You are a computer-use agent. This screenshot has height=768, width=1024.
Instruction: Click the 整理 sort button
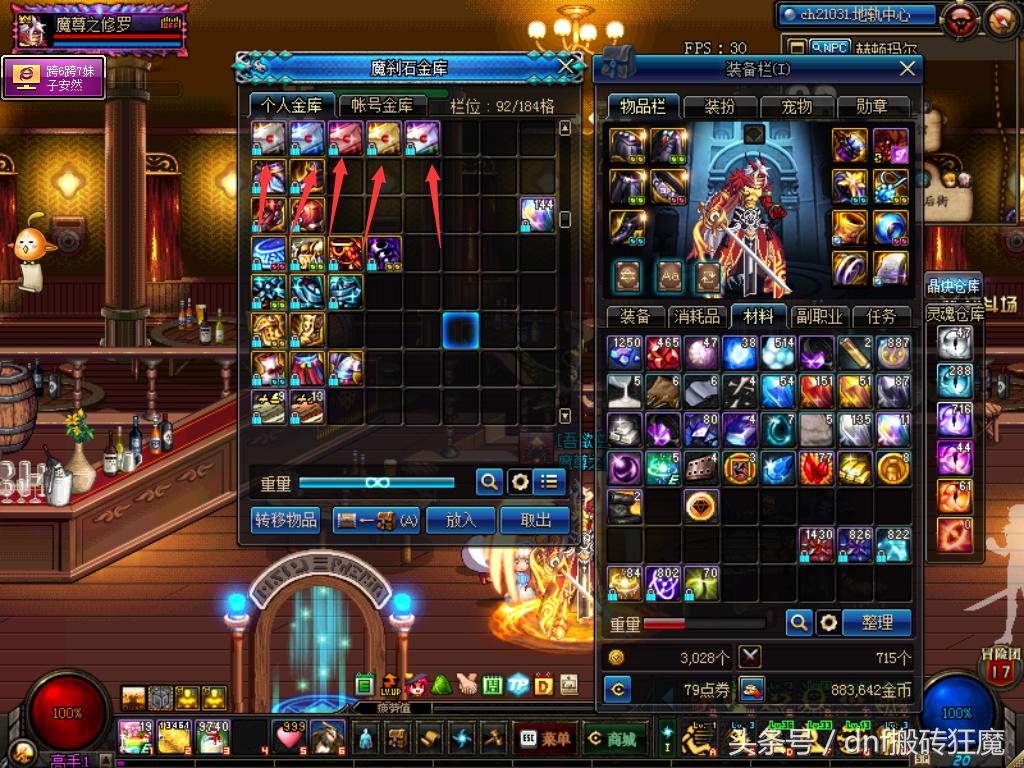coord(876,622)
